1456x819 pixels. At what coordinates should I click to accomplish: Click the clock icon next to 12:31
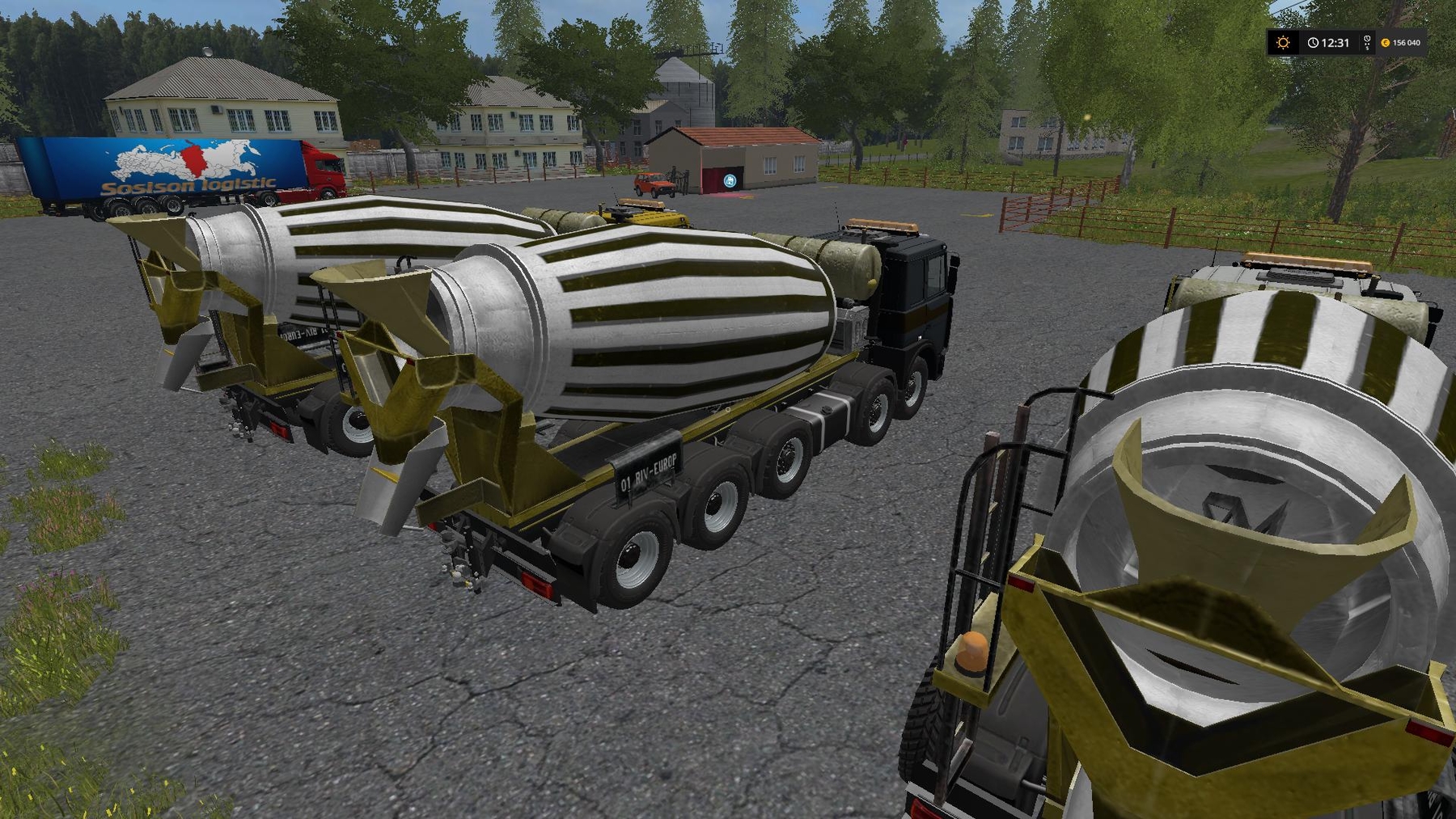click(1313, 43)
